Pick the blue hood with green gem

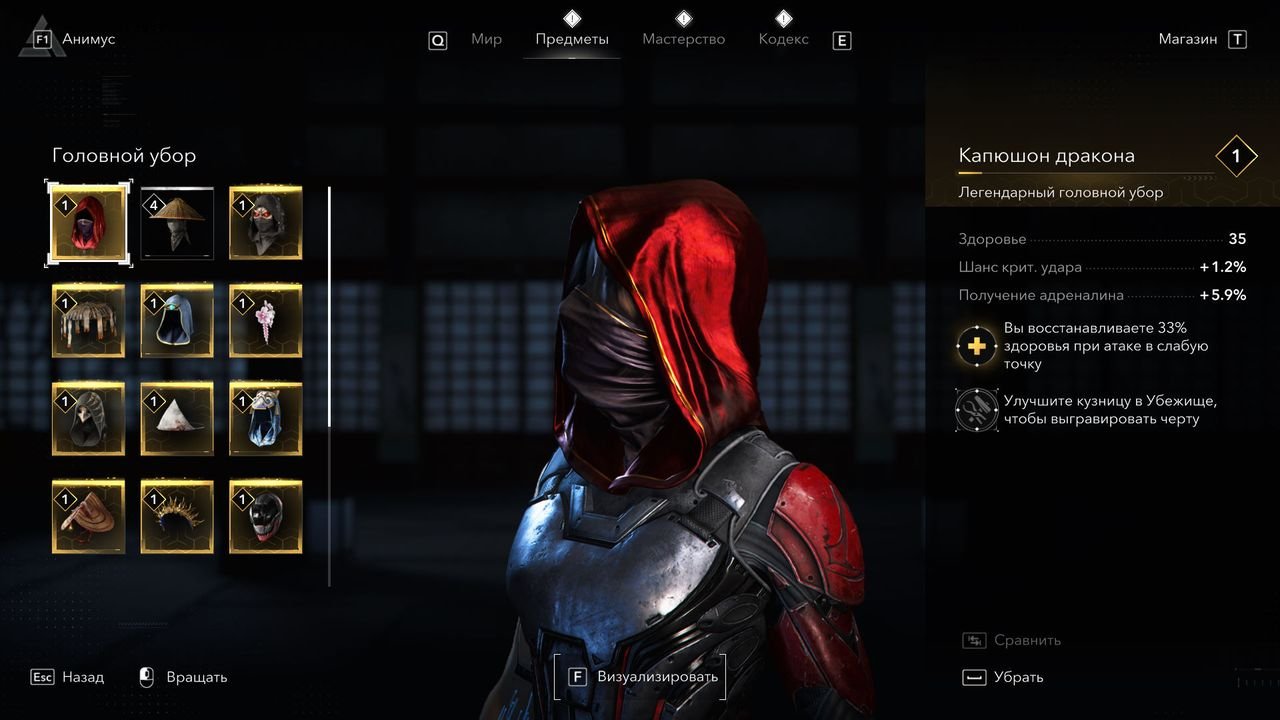click(177, 321)
